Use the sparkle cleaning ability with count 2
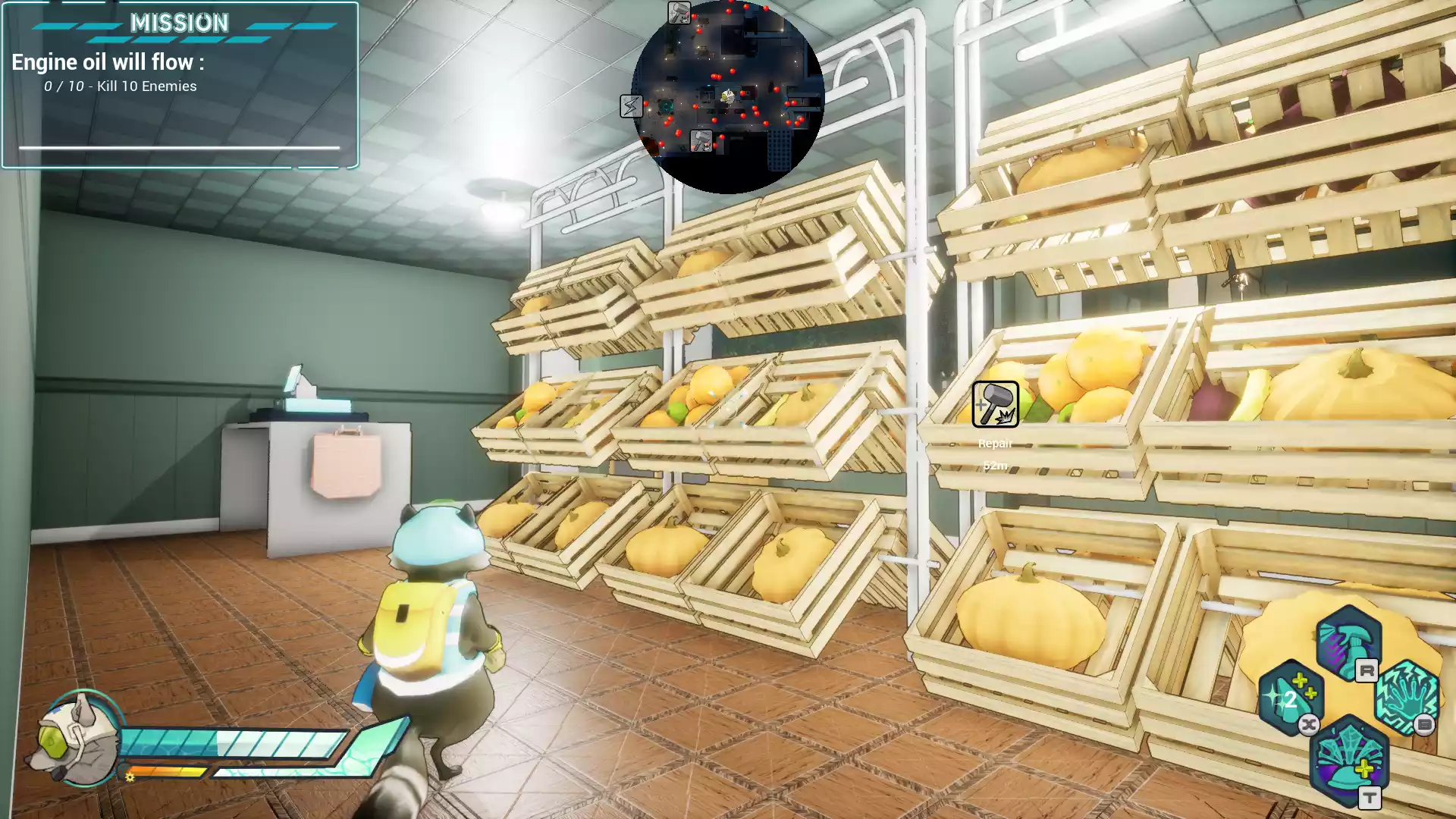This screenshot has width=1456, height=819. [1291, 698]
